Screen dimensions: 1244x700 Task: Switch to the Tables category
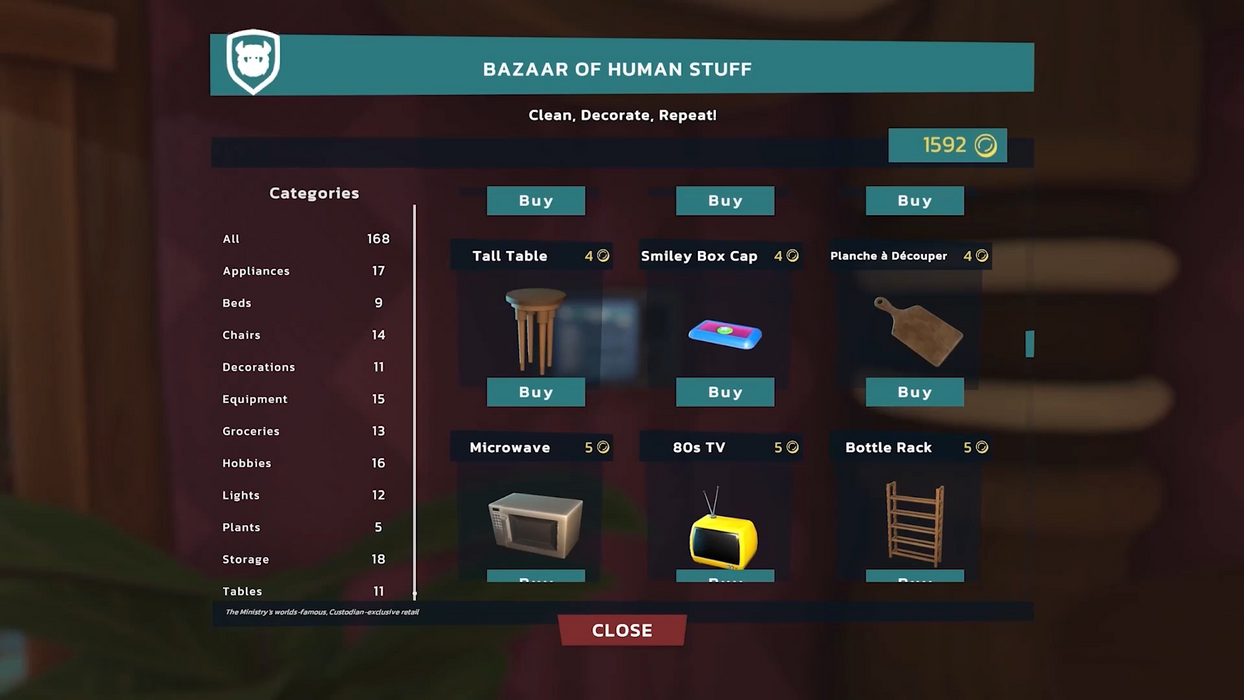tap(242, 590)
